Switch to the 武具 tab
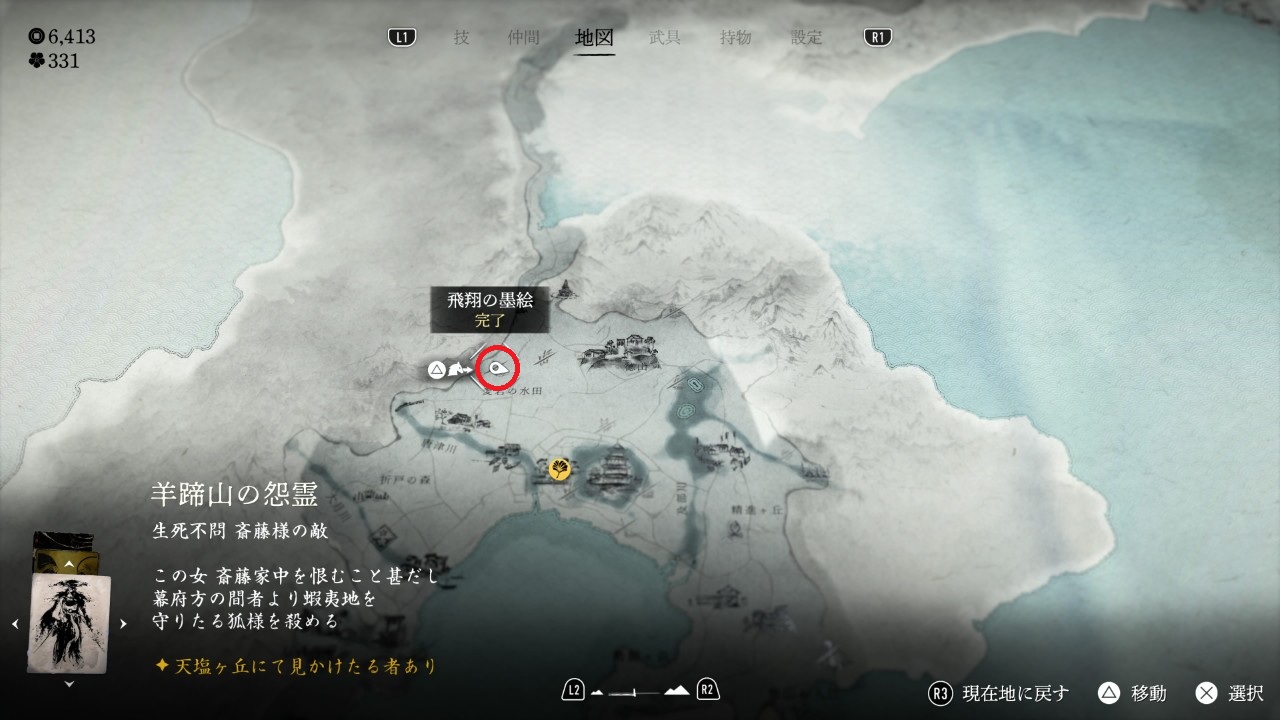This screenshot has height=720, width=1280. [x=665, y=38]
